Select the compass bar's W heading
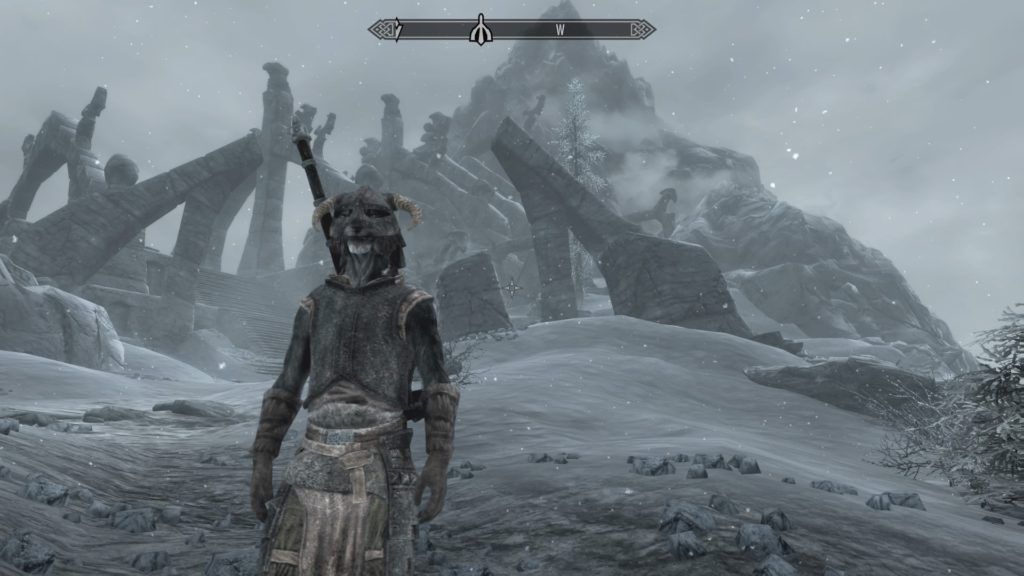Viewport: 1024px width, 576px height. coord(560,30)
